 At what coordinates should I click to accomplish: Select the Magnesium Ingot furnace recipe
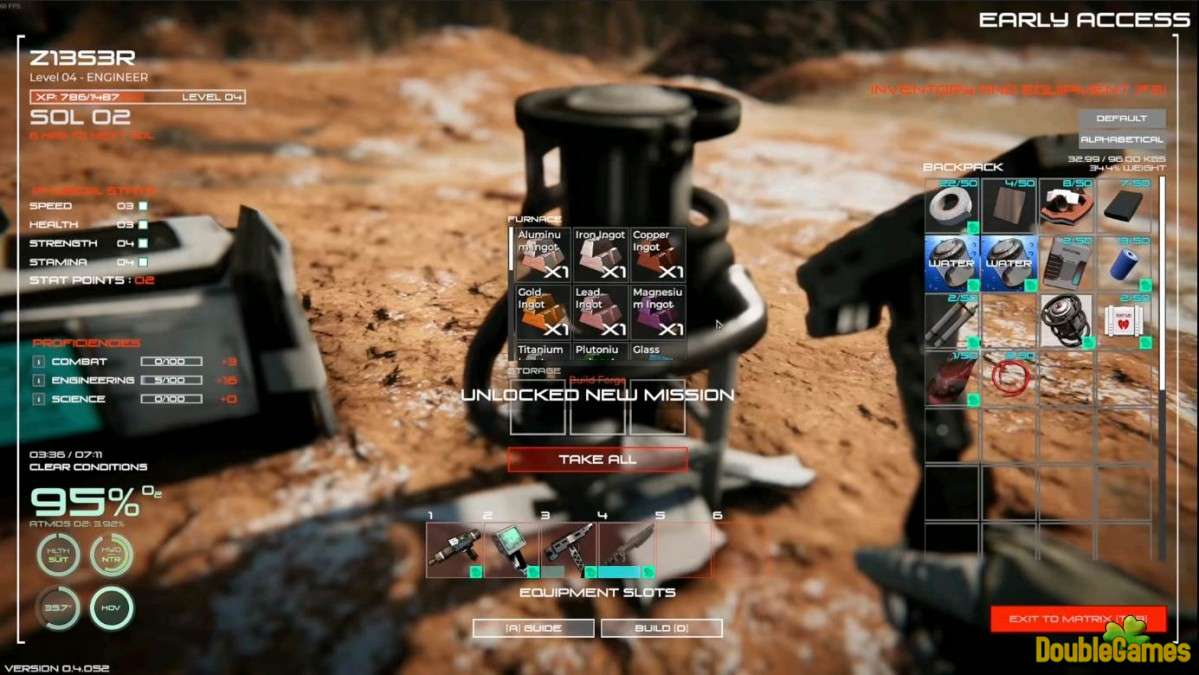(658, 312)
